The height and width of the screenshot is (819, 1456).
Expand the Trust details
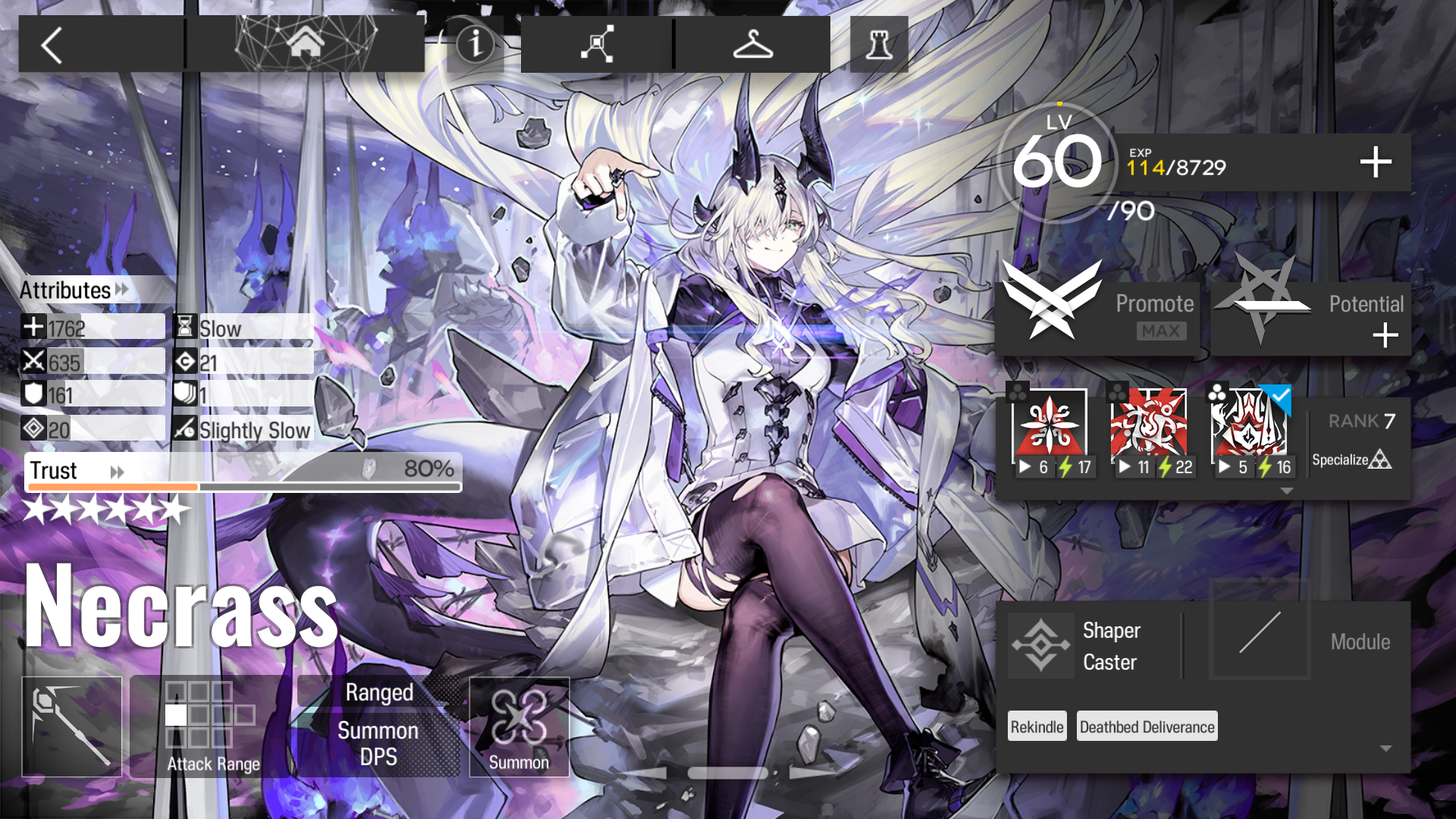point(118,471)
